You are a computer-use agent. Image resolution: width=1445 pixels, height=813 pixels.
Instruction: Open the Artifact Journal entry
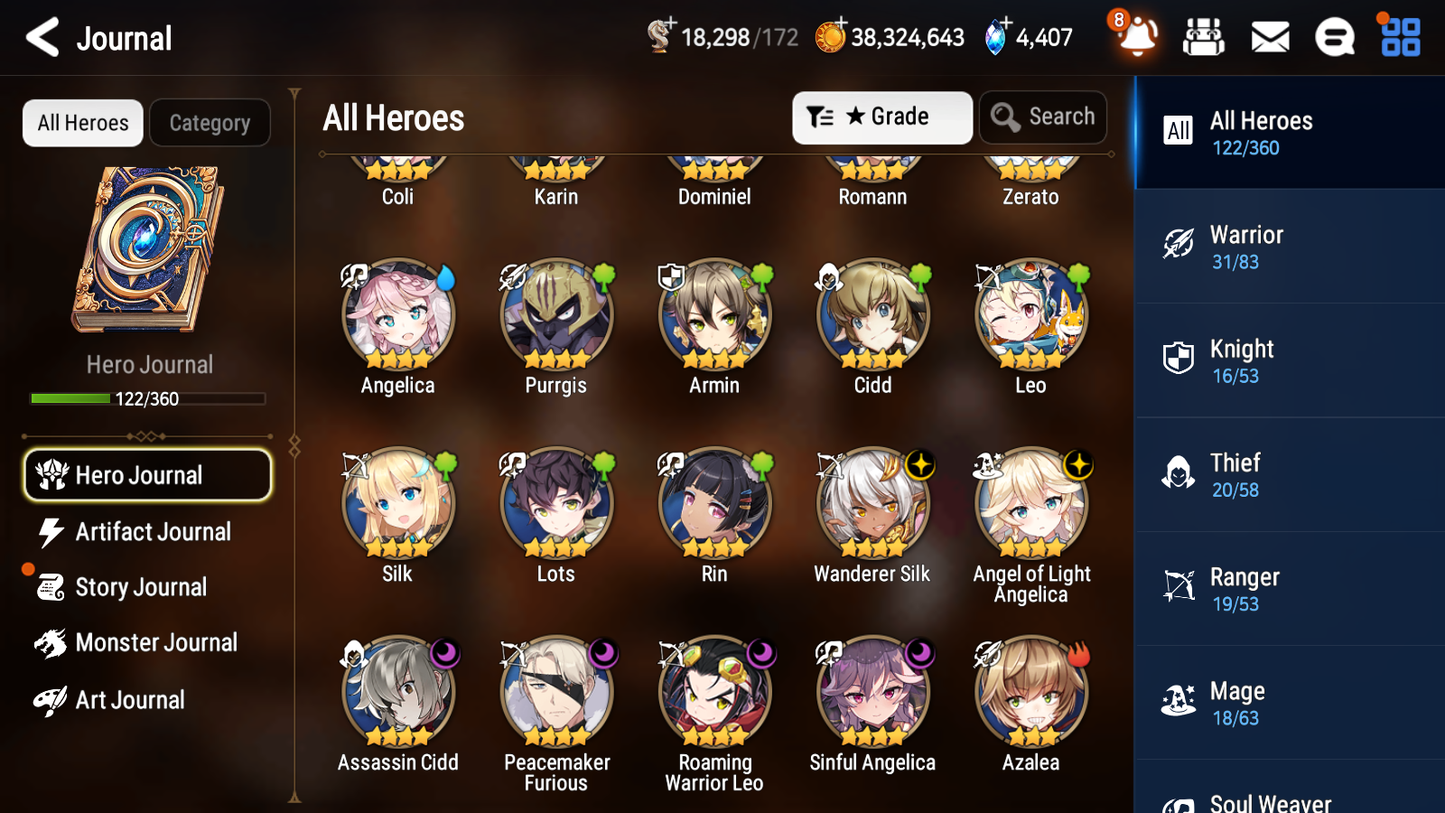152,532
